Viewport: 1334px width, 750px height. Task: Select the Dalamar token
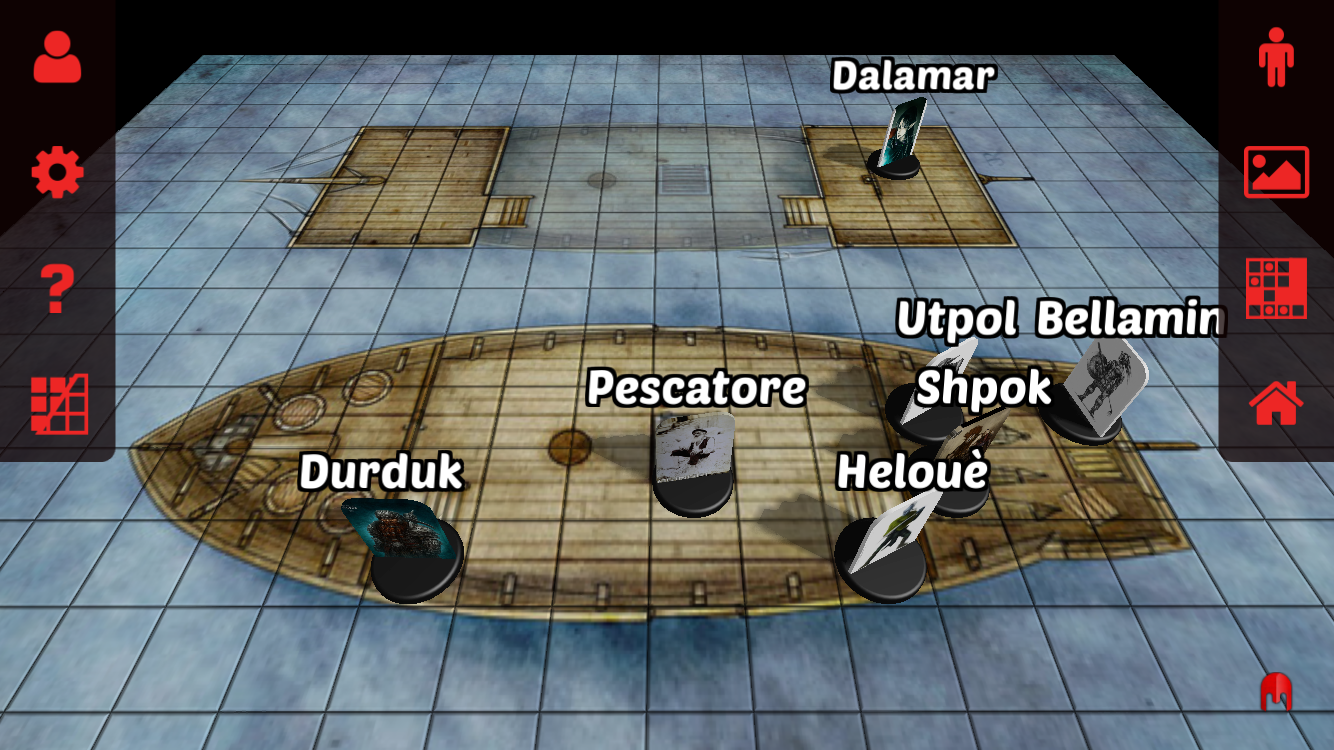899,140
